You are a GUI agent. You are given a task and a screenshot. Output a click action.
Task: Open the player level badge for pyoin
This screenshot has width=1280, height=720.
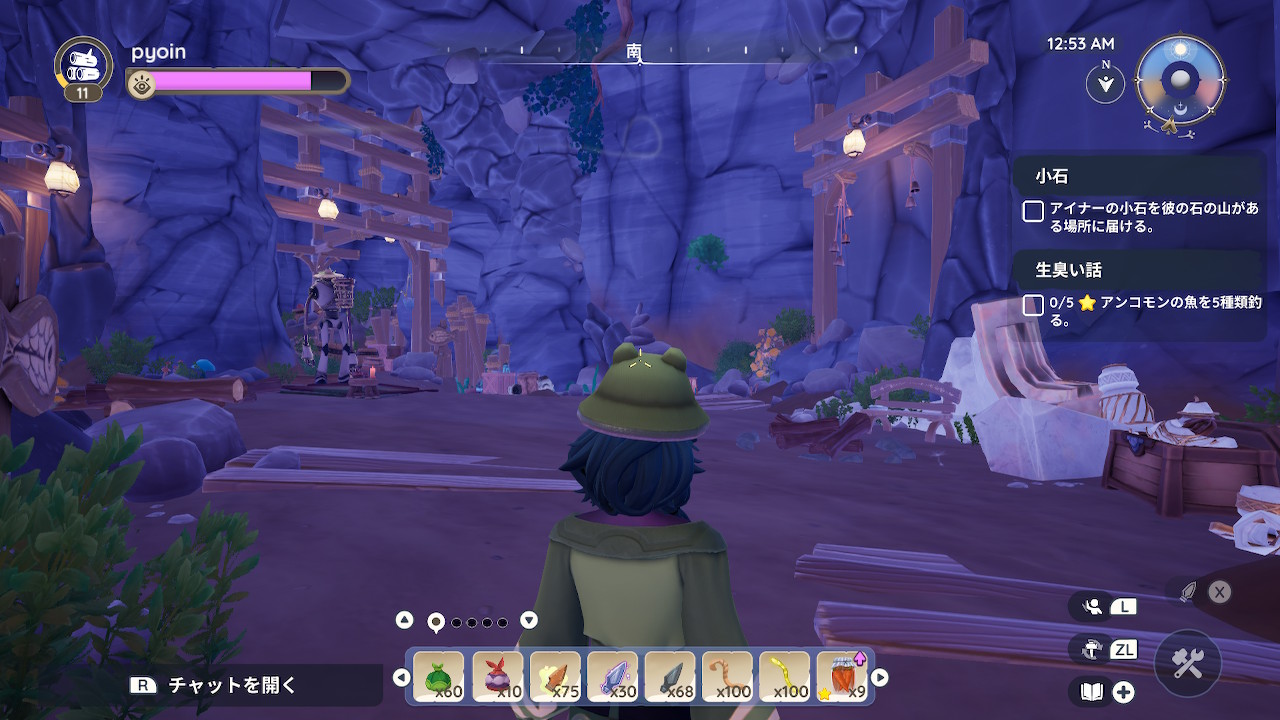[83, 70]
